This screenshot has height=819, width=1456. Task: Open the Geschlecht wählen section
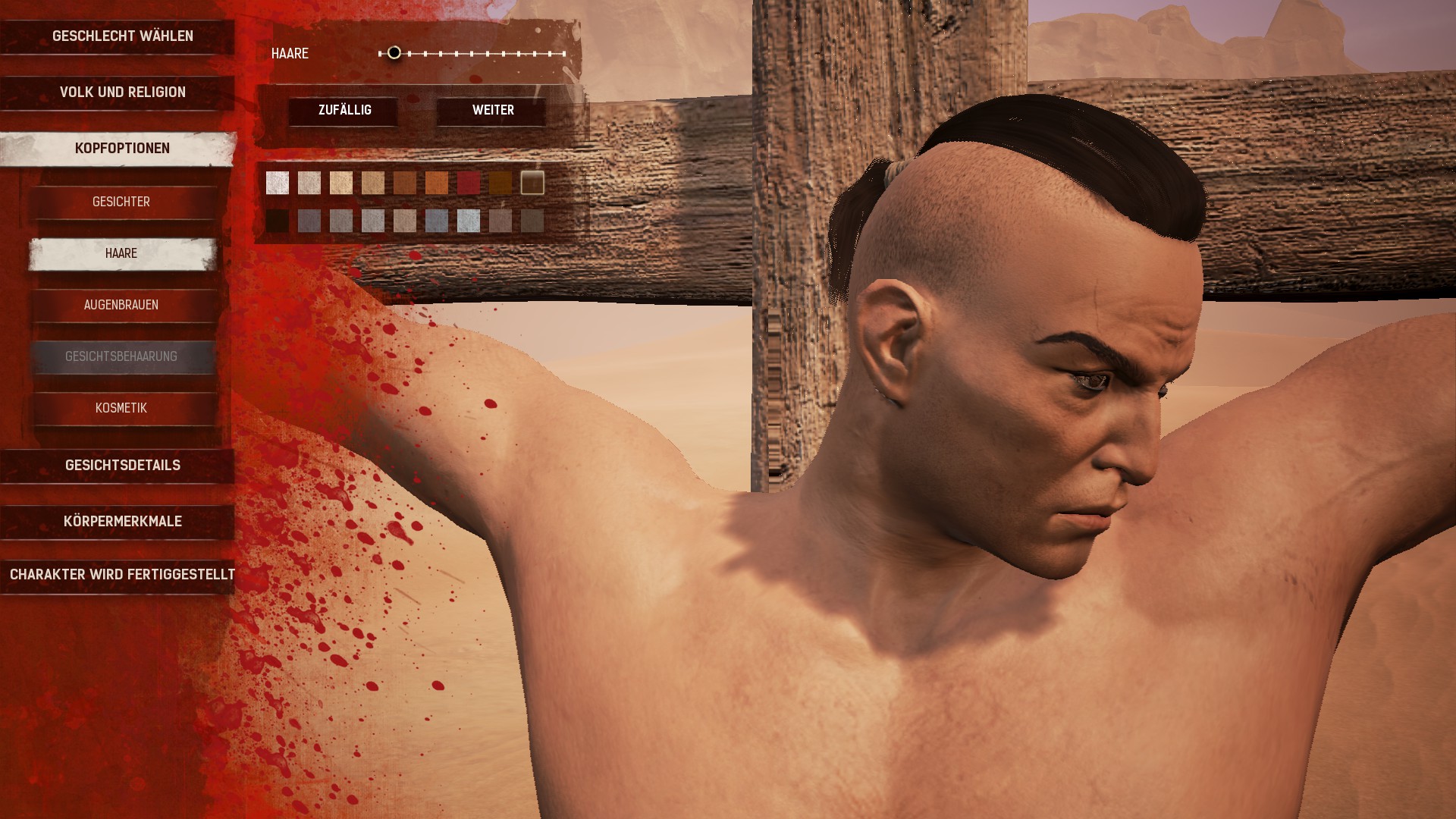122,36
